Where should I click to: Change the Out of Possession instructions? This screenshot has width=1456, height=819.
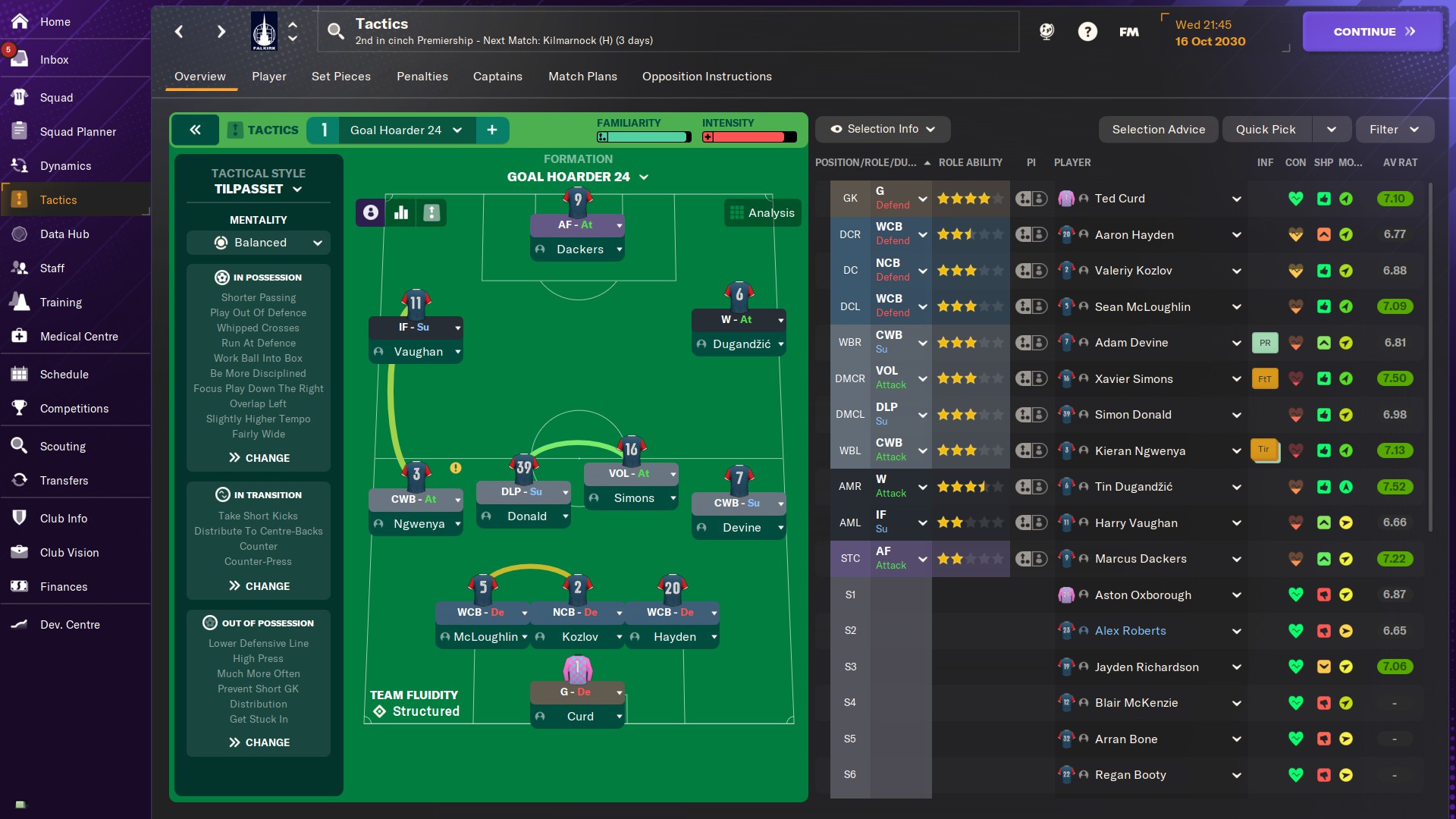coord(259,742)
